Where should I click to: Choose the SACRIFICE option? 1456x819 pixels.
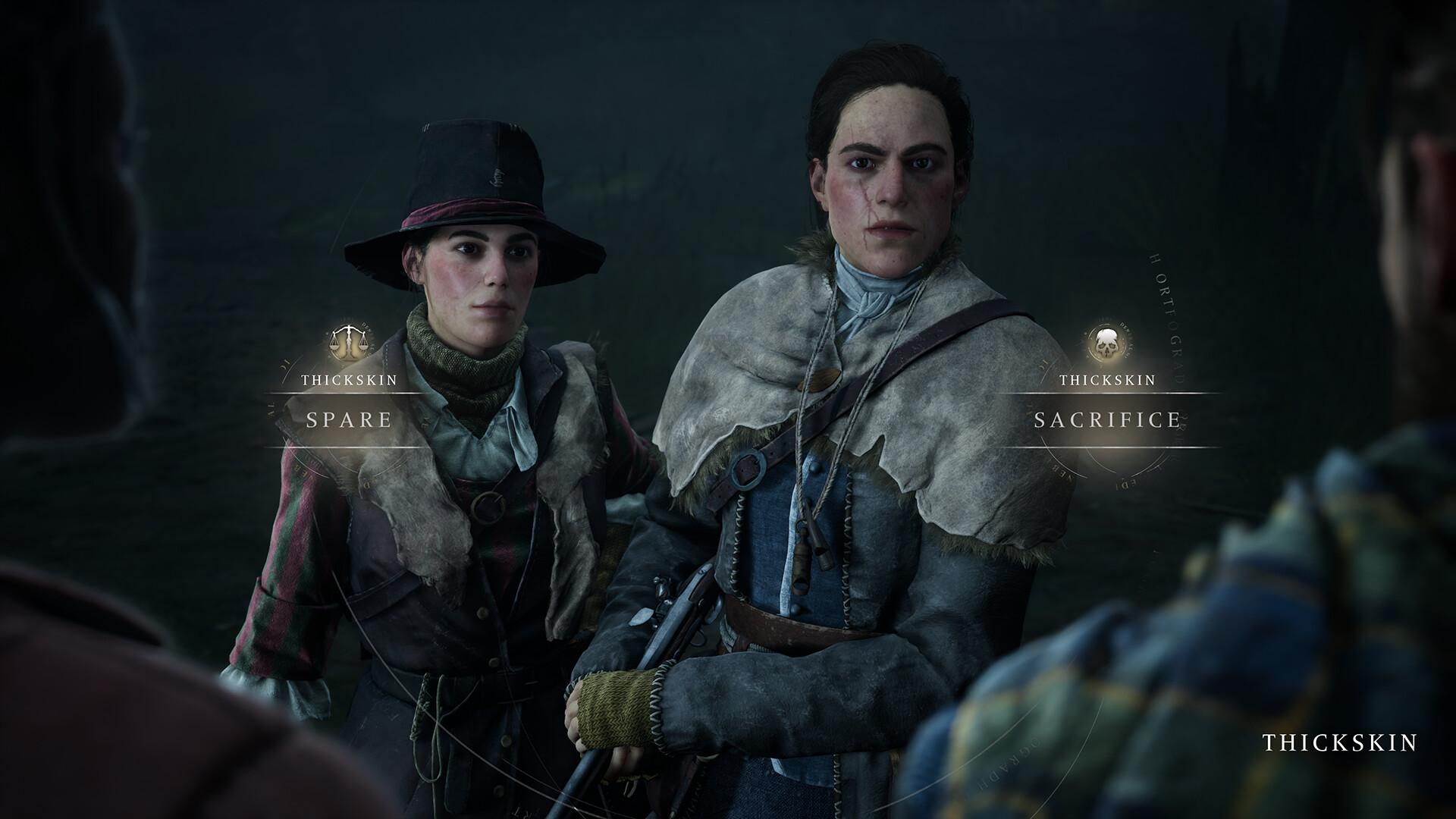(1108, 419)
